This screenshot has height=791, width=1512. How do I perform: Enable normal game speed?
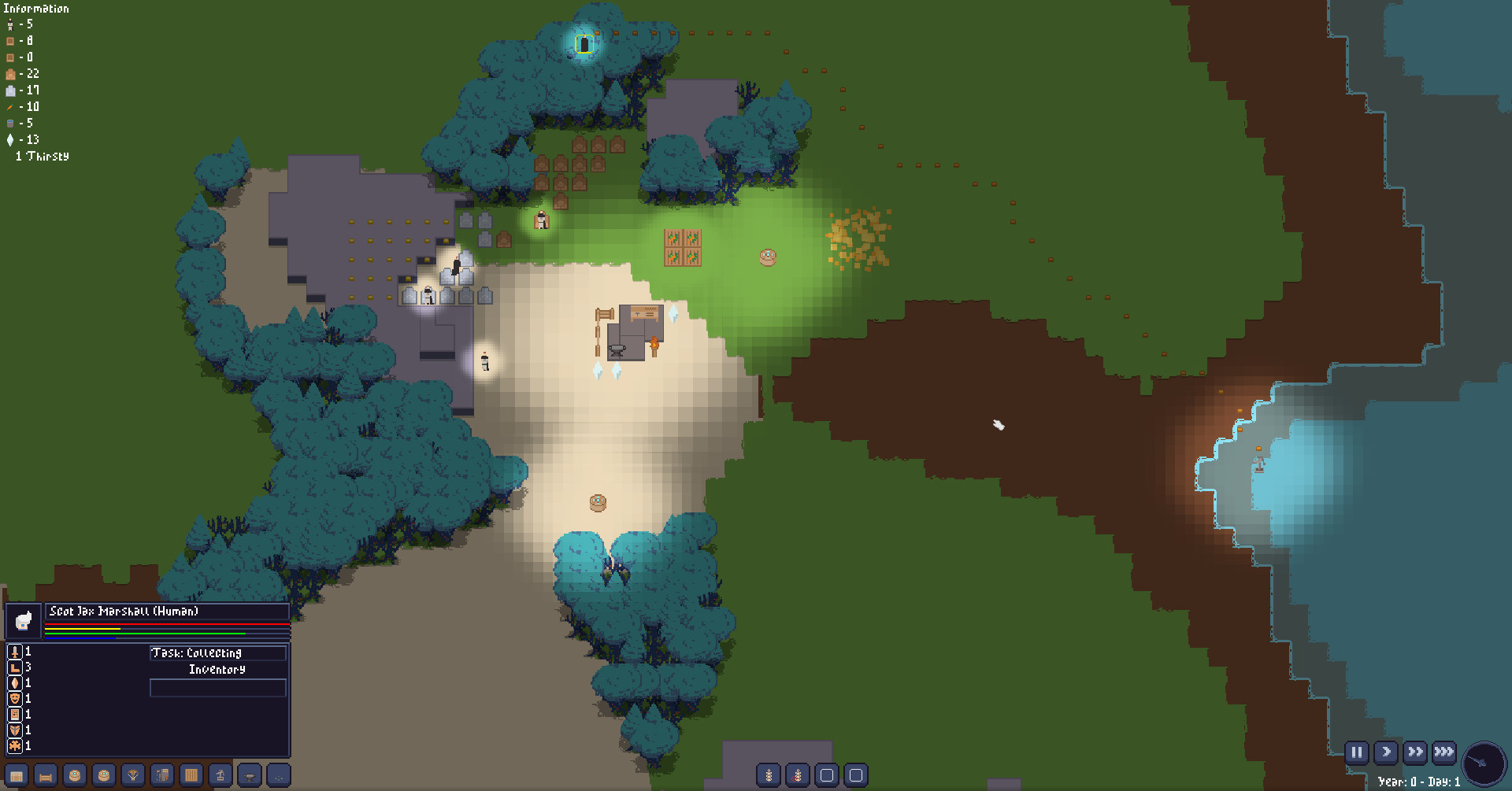(1386, 752)
